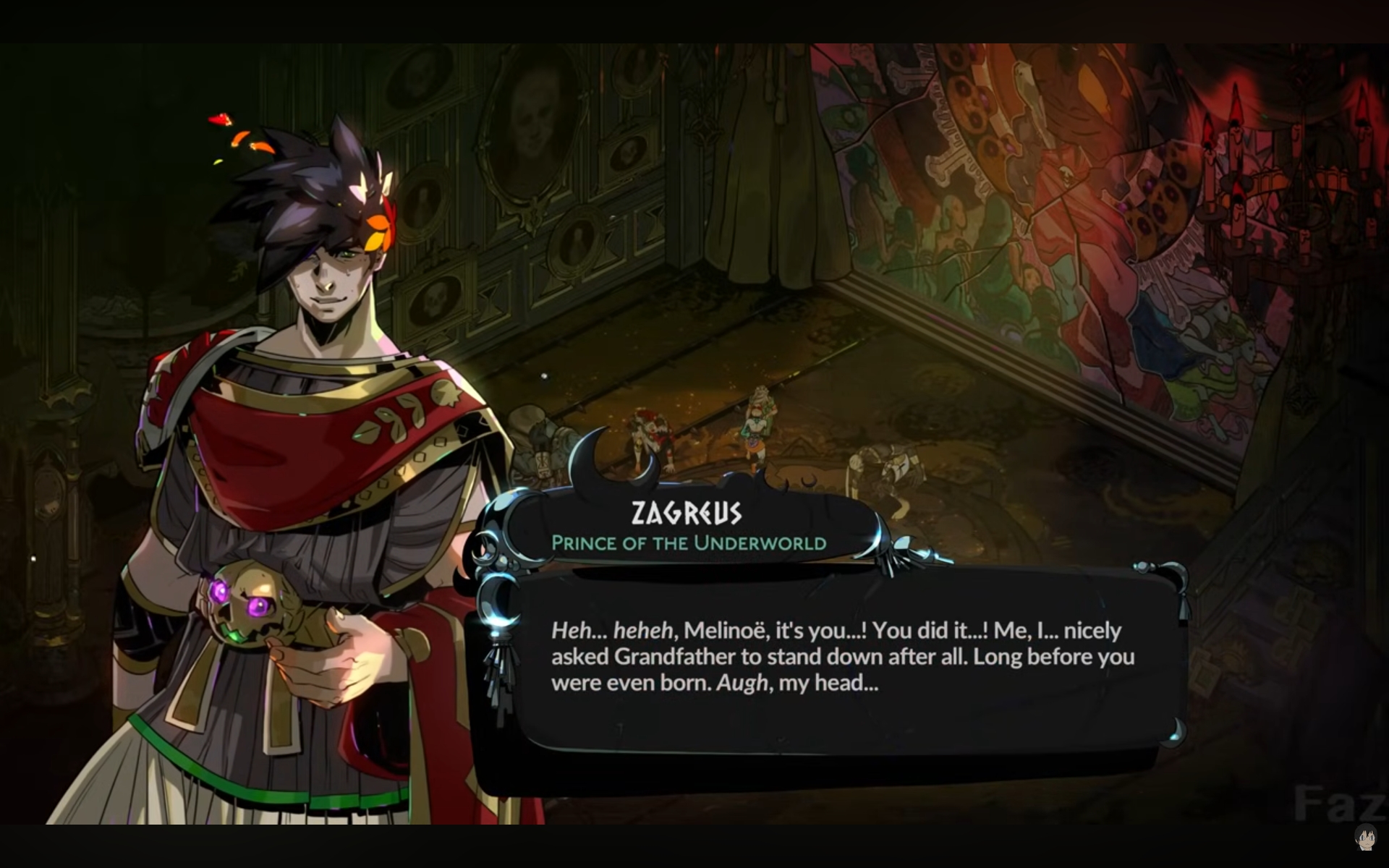Open the channel avatar watermark

coord(1364,837)
